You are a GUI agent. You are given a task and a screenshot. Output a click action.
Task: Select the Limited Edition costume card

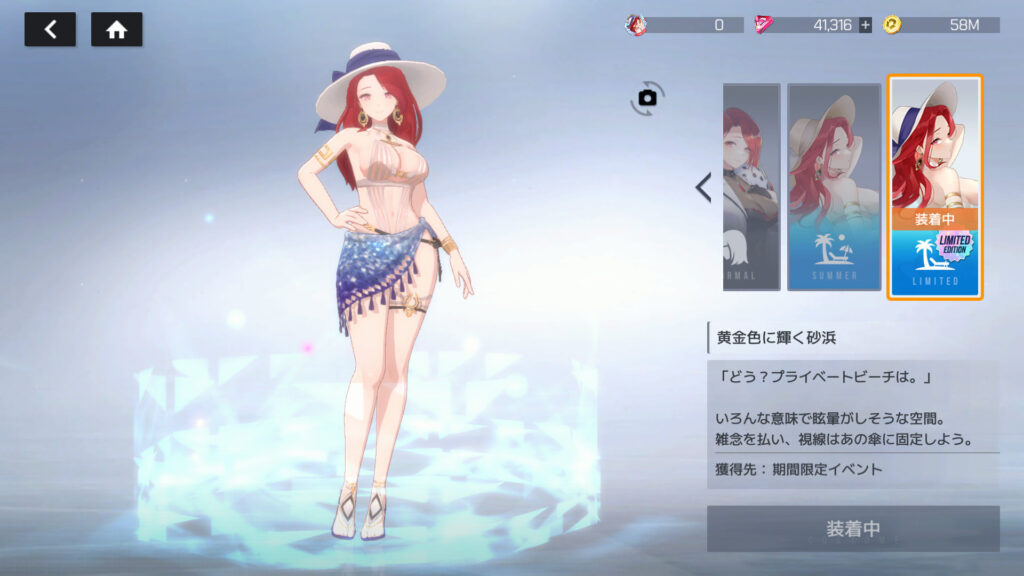click(935, 187)
